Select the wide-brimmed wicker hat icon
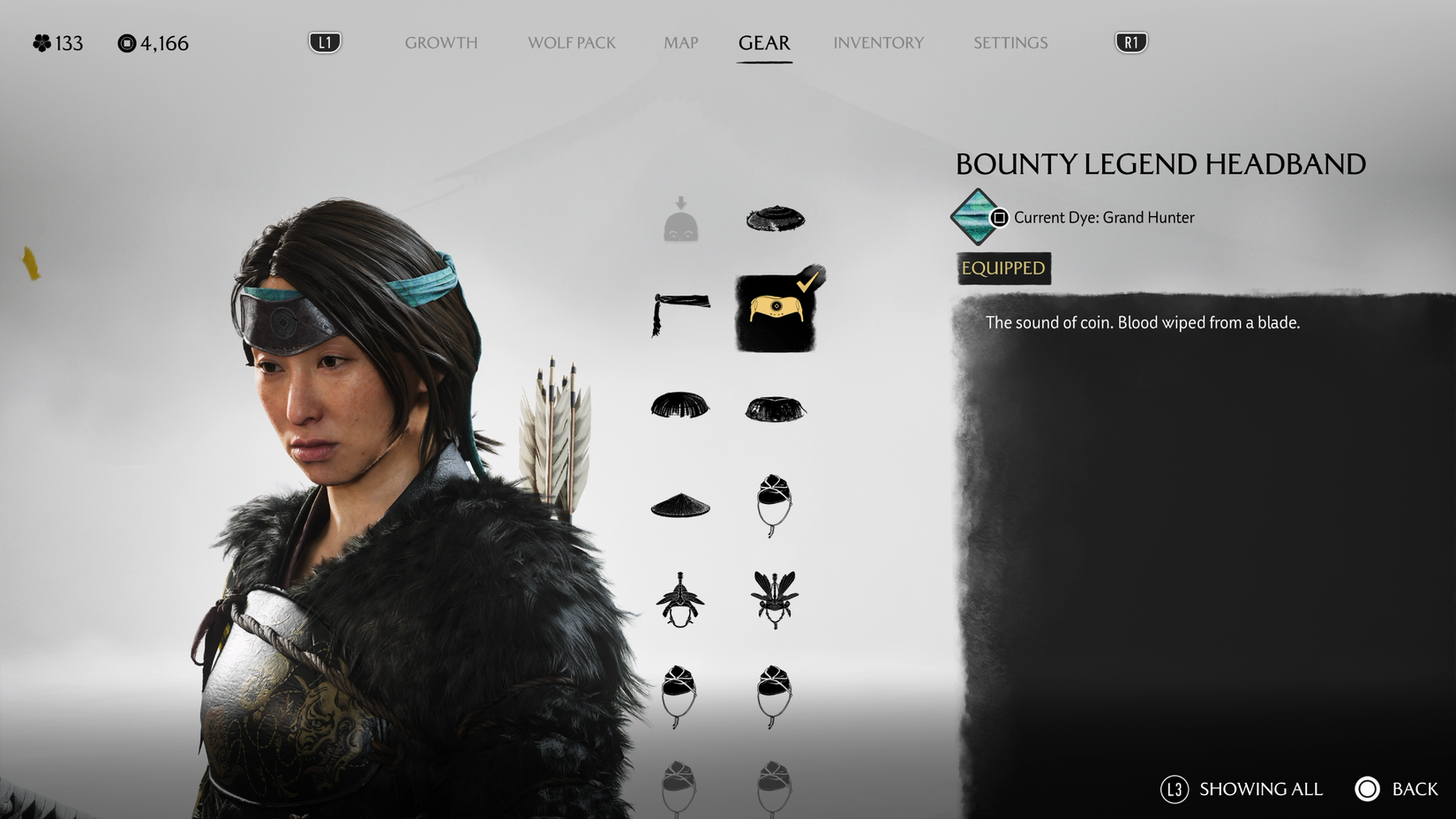Image resolution: width=1456 pixels, height=819 pixels. (x=774, y=218)
